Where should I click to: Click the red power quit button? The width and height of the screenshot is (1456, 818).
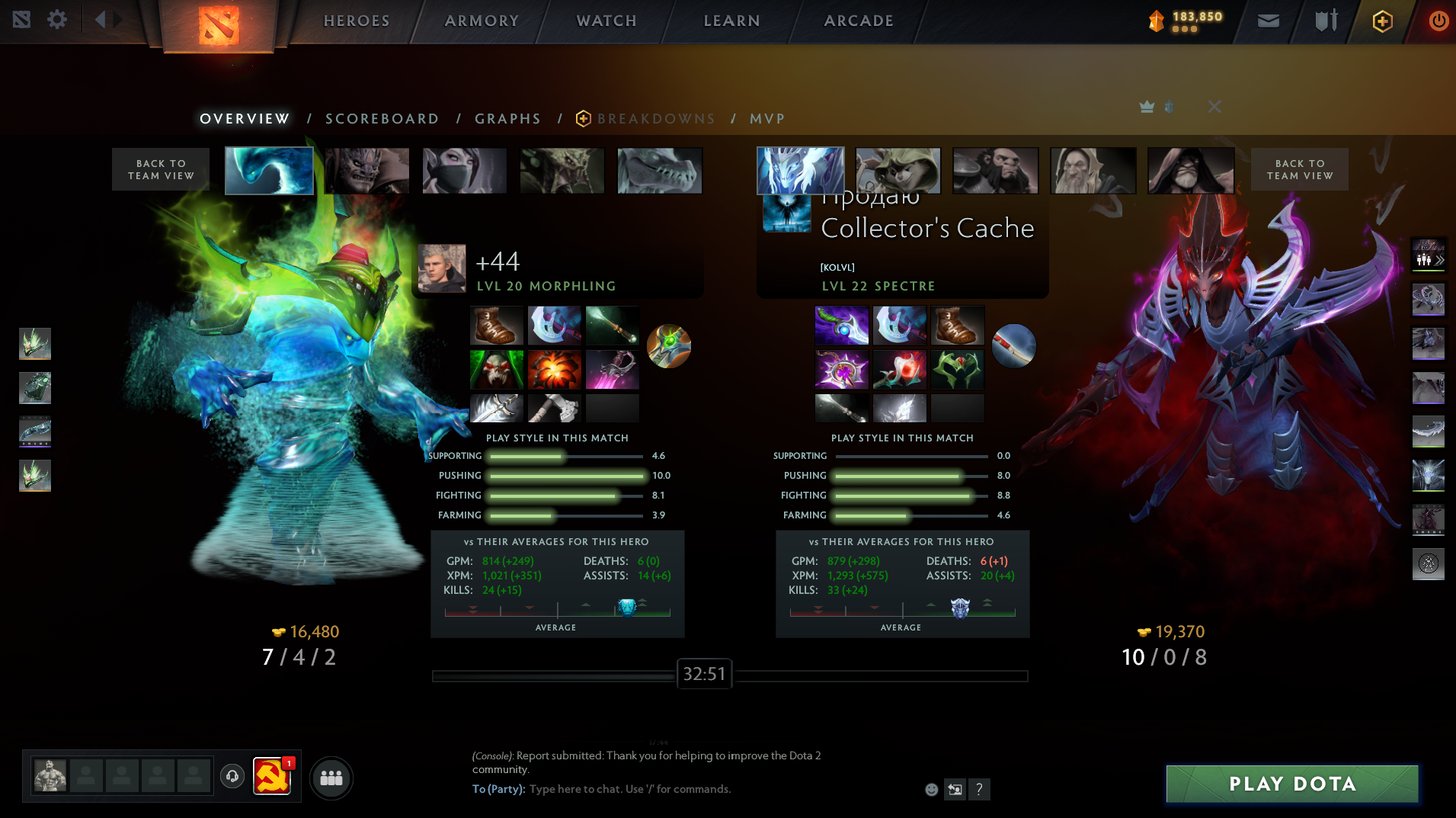pyautogui.click(x=1438, y=21)
